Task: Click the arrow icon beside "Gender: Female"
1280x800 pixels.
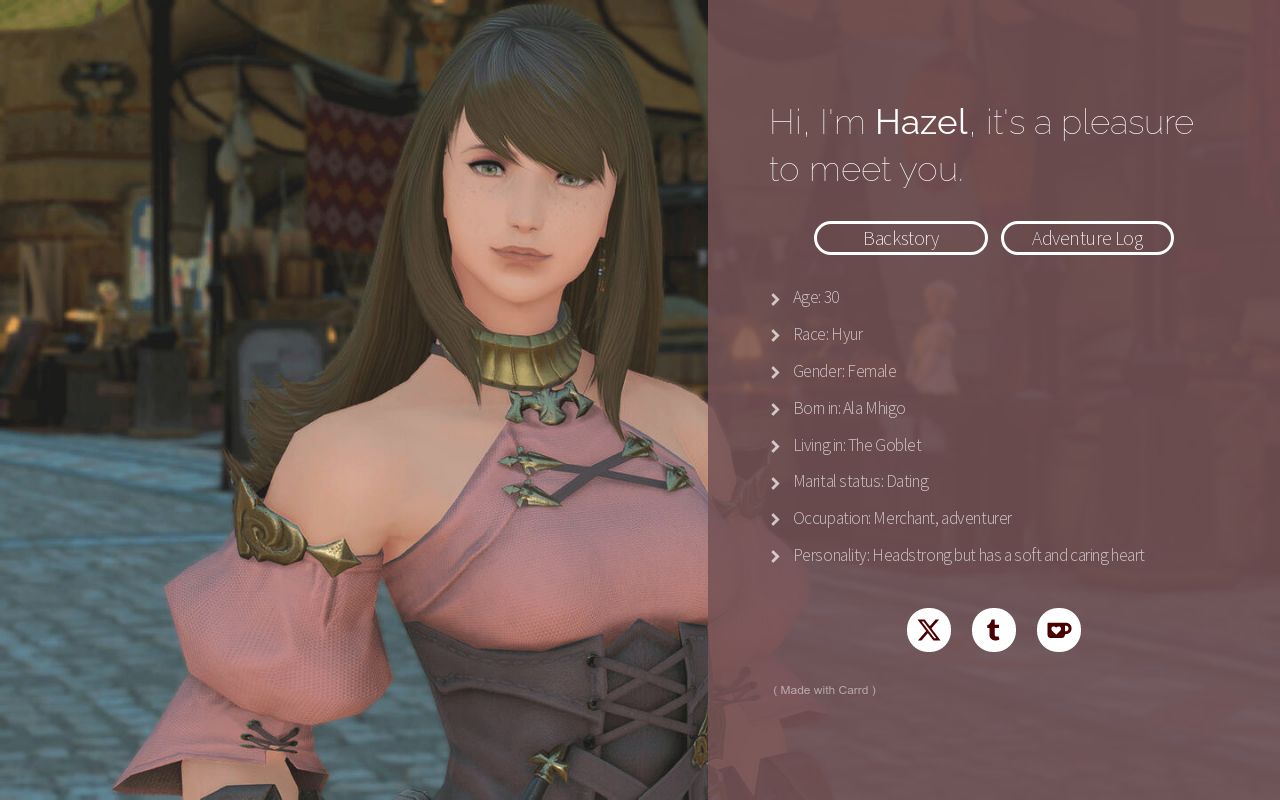Action: point(776,372)
